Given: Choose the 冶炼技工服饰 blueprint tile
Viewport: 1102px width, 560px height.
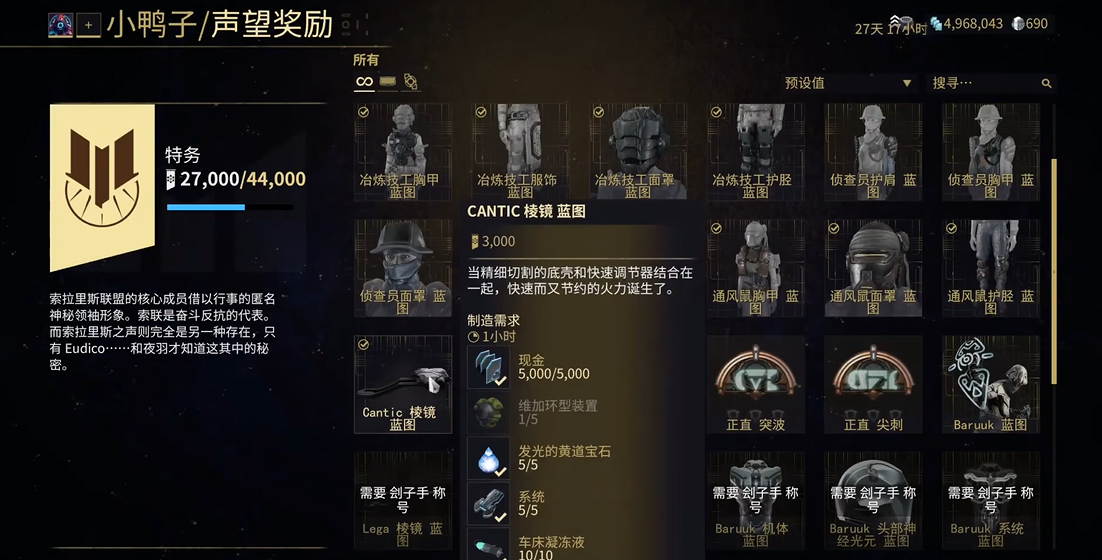Looking at the screenshot, I should tap(519, 150).
